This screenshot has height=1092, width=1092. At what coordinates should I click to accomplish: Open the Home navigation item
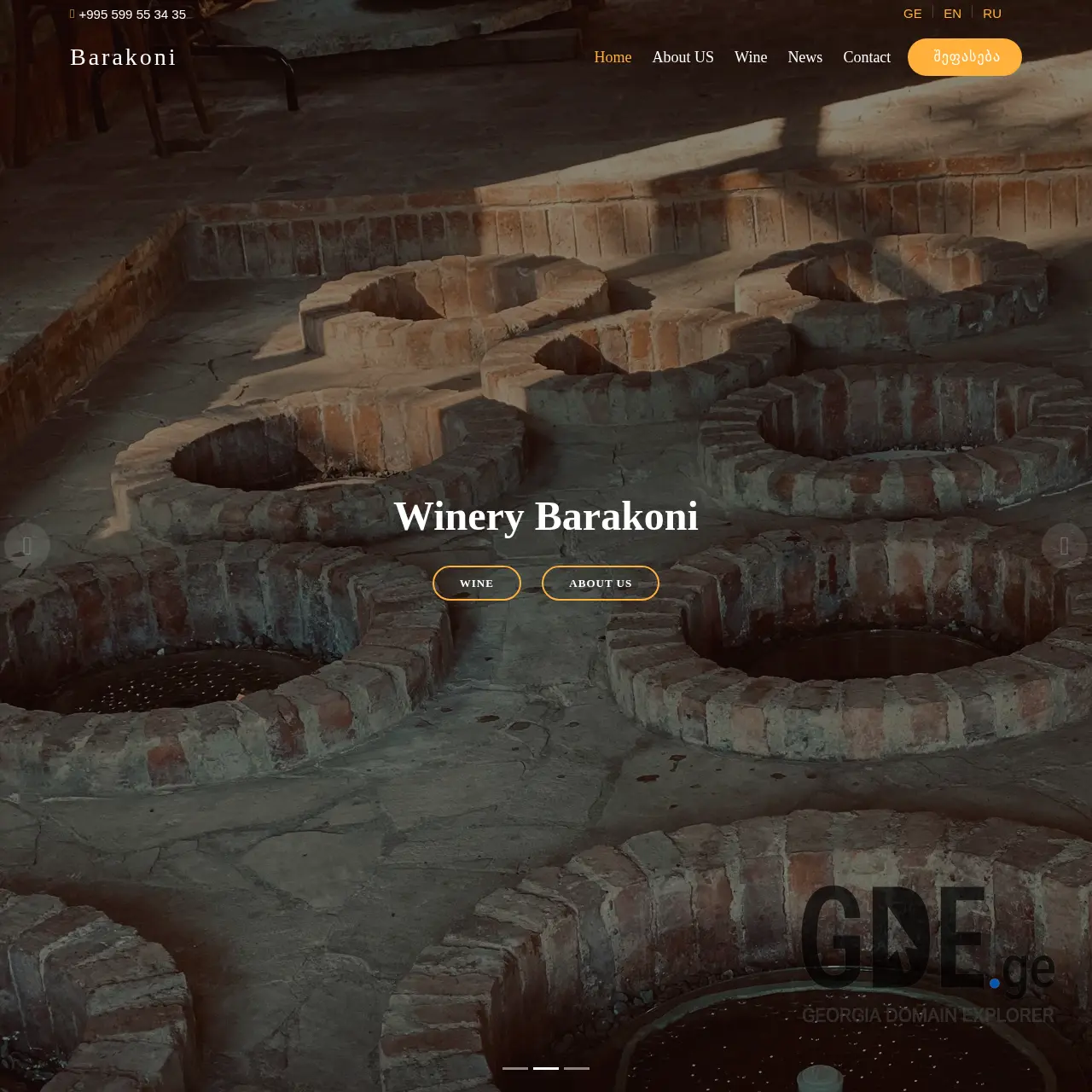(613, 57)
